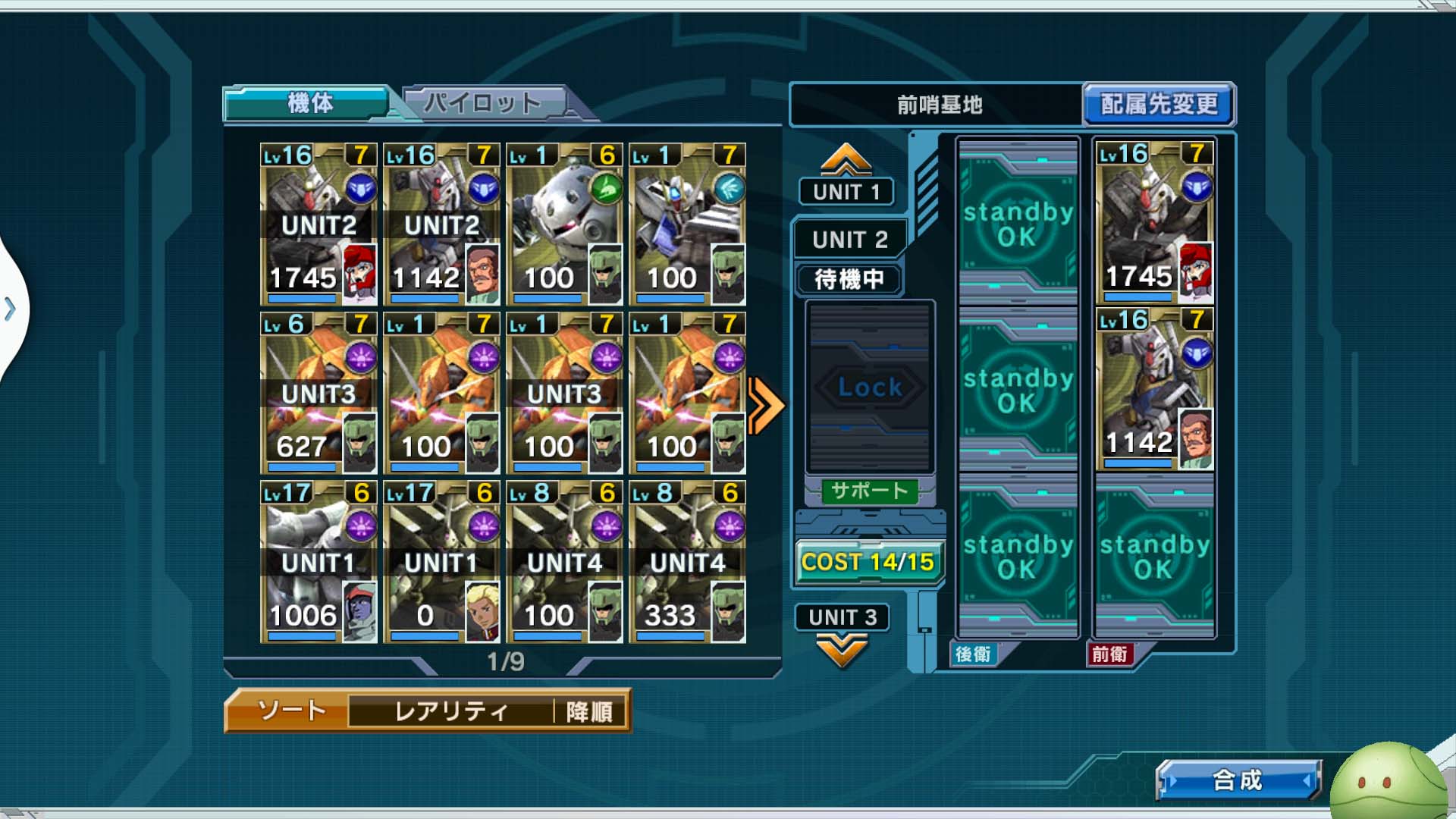The image size is (1456, 819).
Task: Select the Lv6 UNIT3 mech with 627
Action: point(318,393)
